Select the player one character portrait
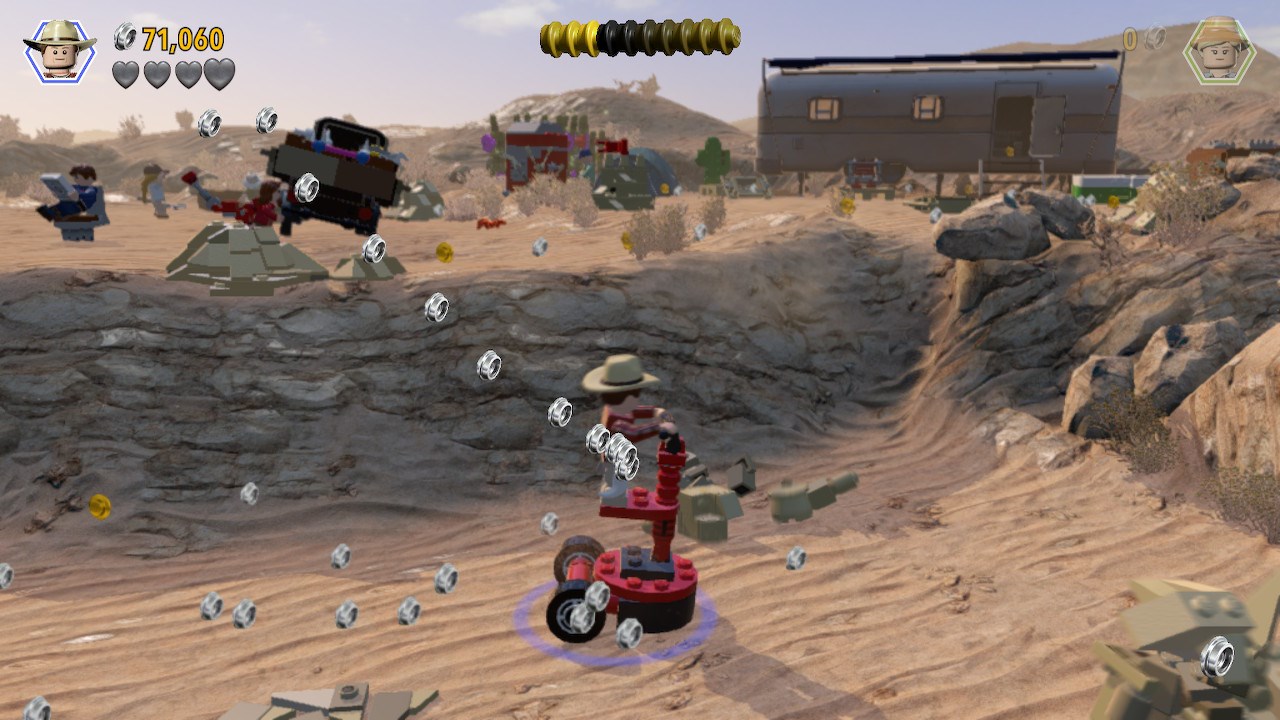The width and height of the screenshot is (1280, 720). click(x=60, y=50)
